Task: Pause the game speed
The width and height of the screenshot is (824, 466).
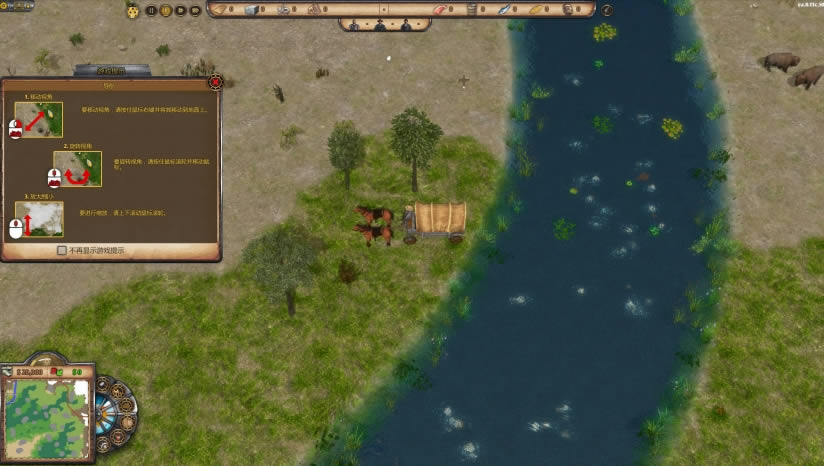Action: tap(152, 10)
